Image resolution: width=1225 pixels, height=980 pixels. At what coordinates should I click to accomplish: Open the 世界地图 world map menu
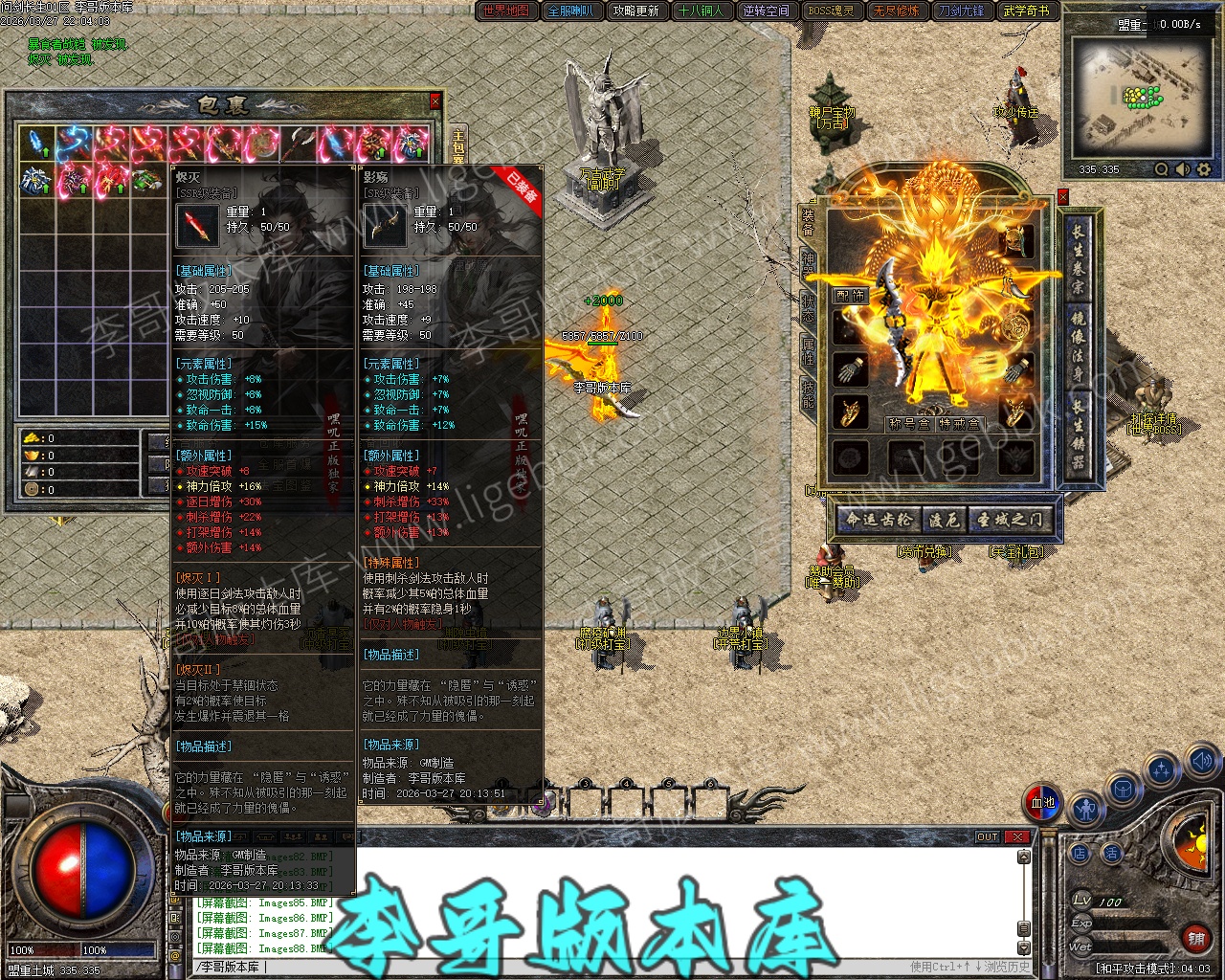pyautogui.click(x=506, y=11)
